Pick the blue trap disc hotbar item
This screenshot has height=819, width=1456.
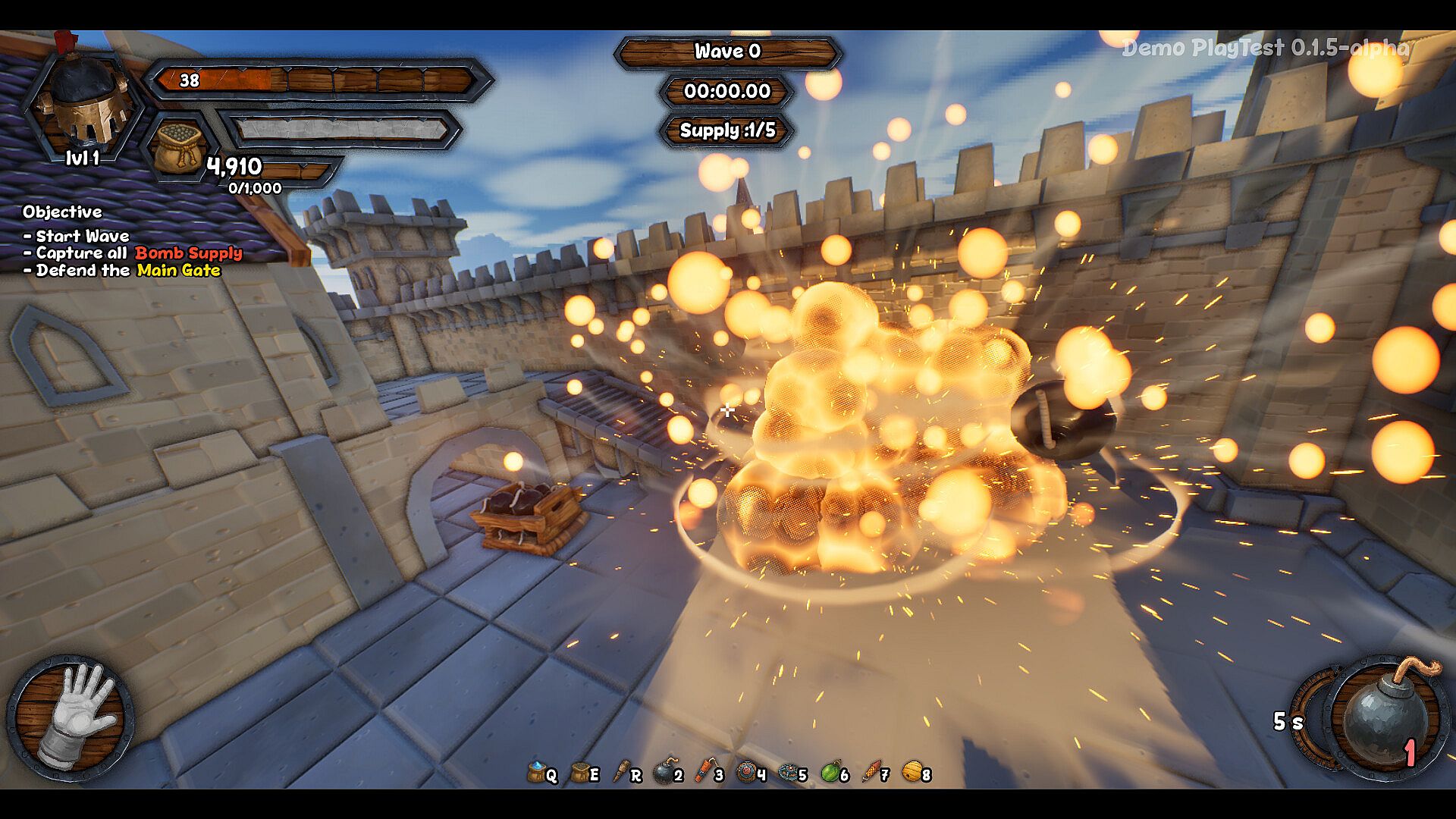tap(789, 772)
